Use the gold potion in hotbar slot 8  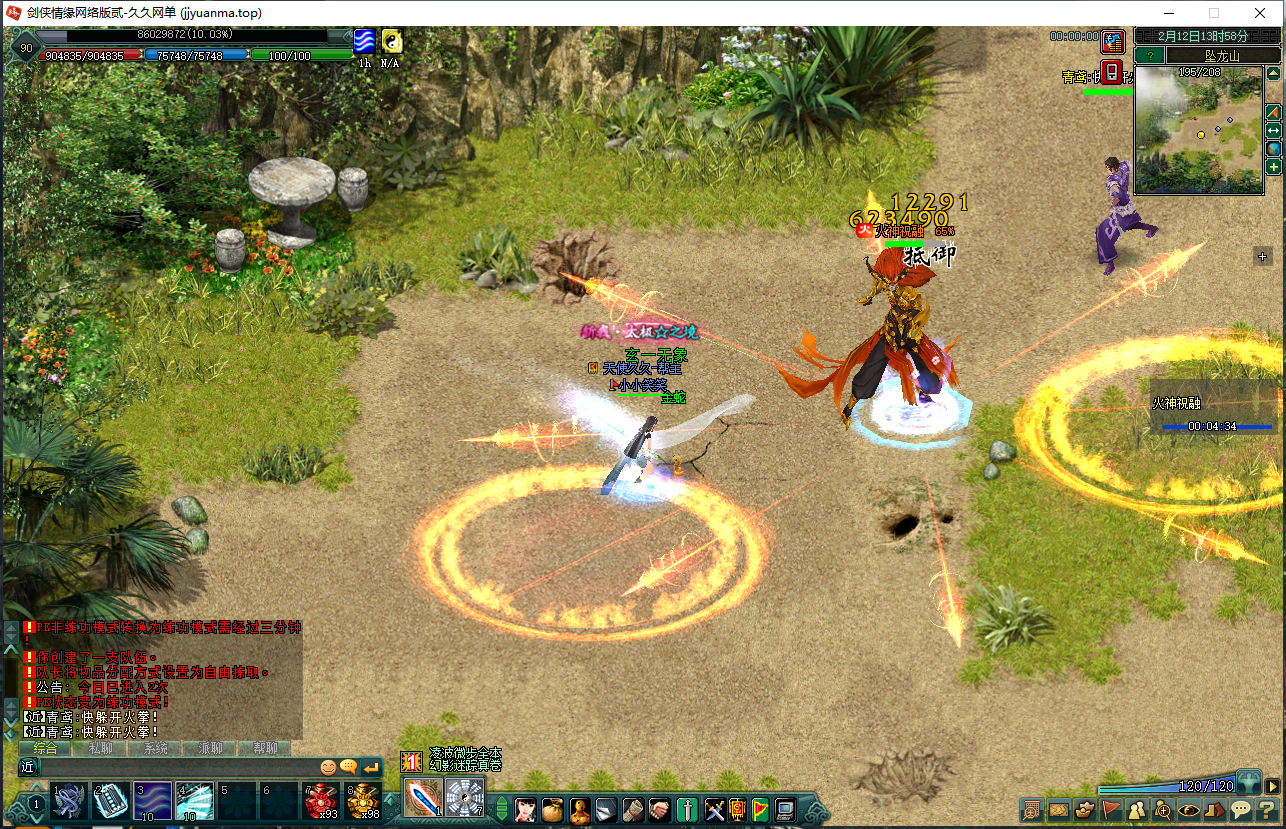pyautogui.click(x=363, y=801)
